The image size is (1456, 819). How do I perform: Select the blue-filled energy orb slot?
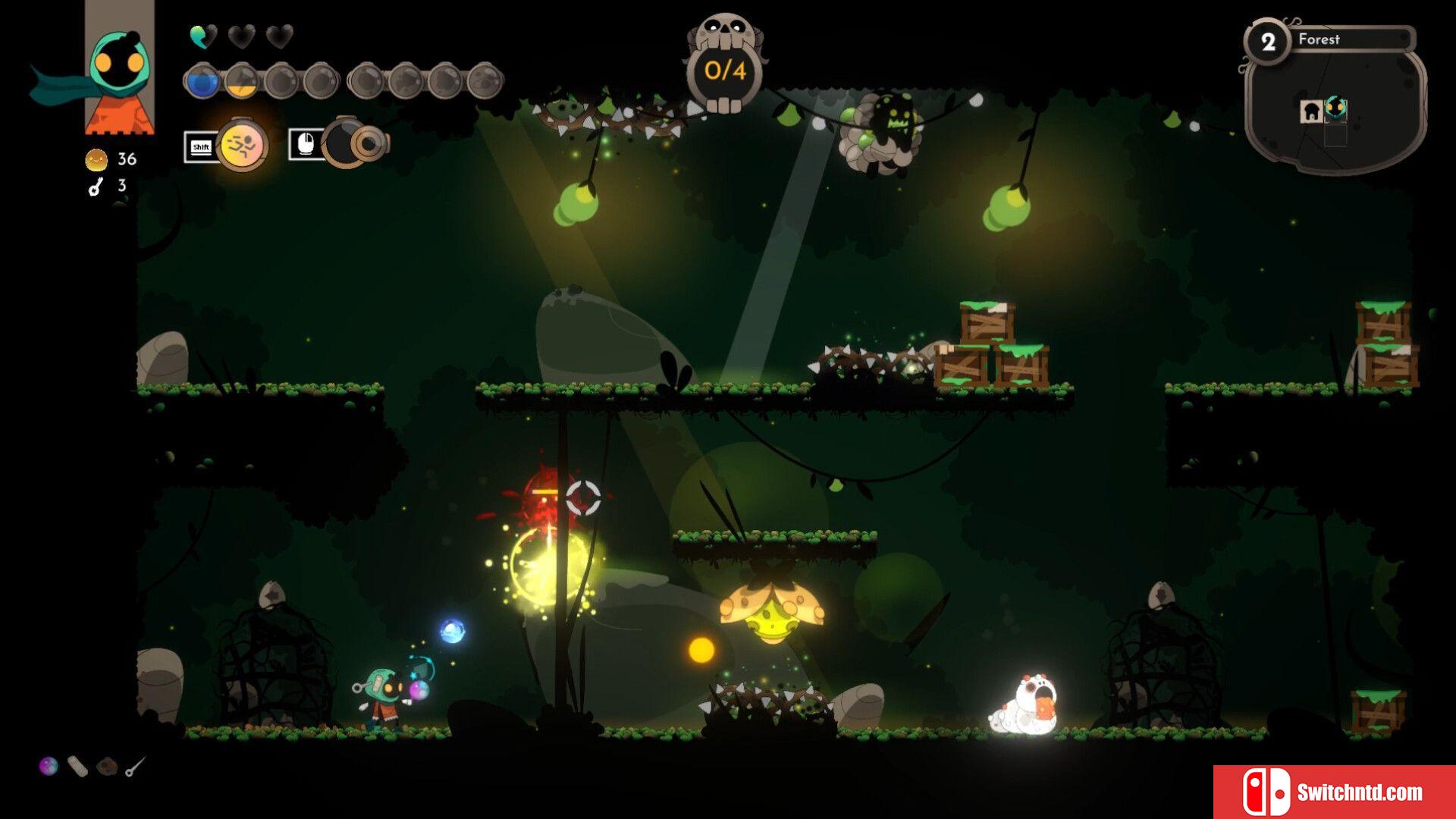202,80
